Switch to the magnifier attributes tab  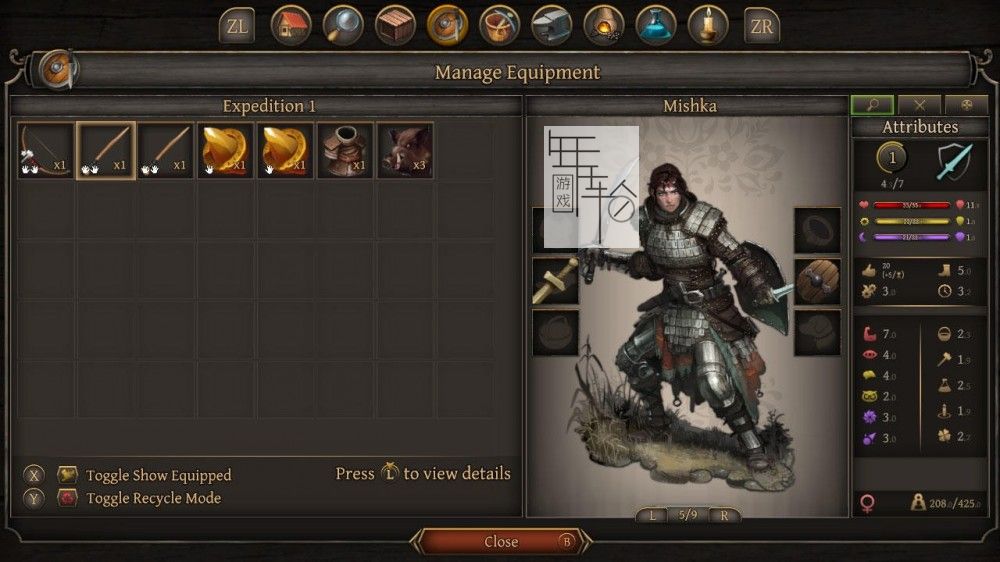tap(872, 105)
